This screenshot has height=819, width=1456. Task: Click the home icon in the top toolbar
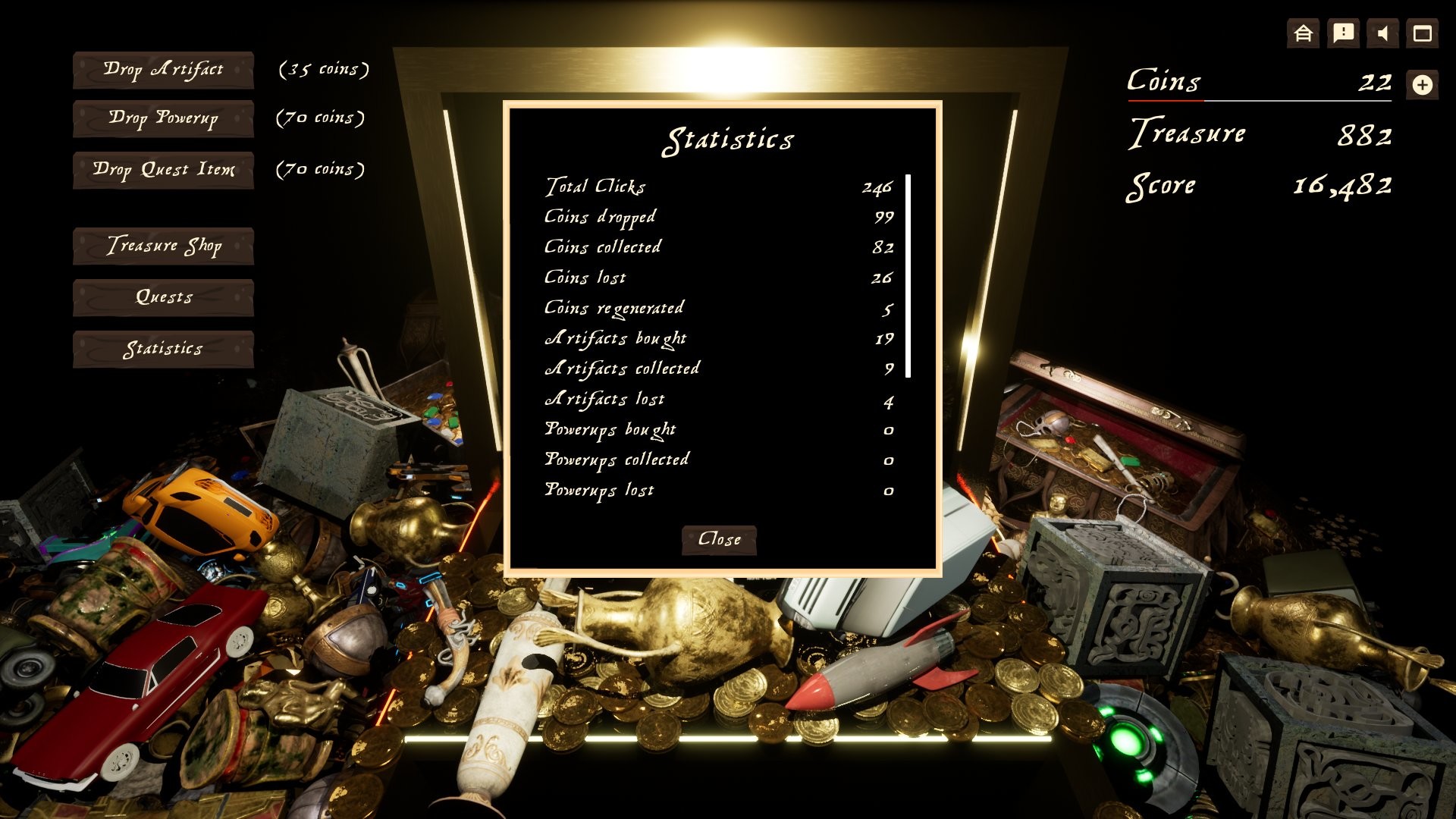[1302, 33]
